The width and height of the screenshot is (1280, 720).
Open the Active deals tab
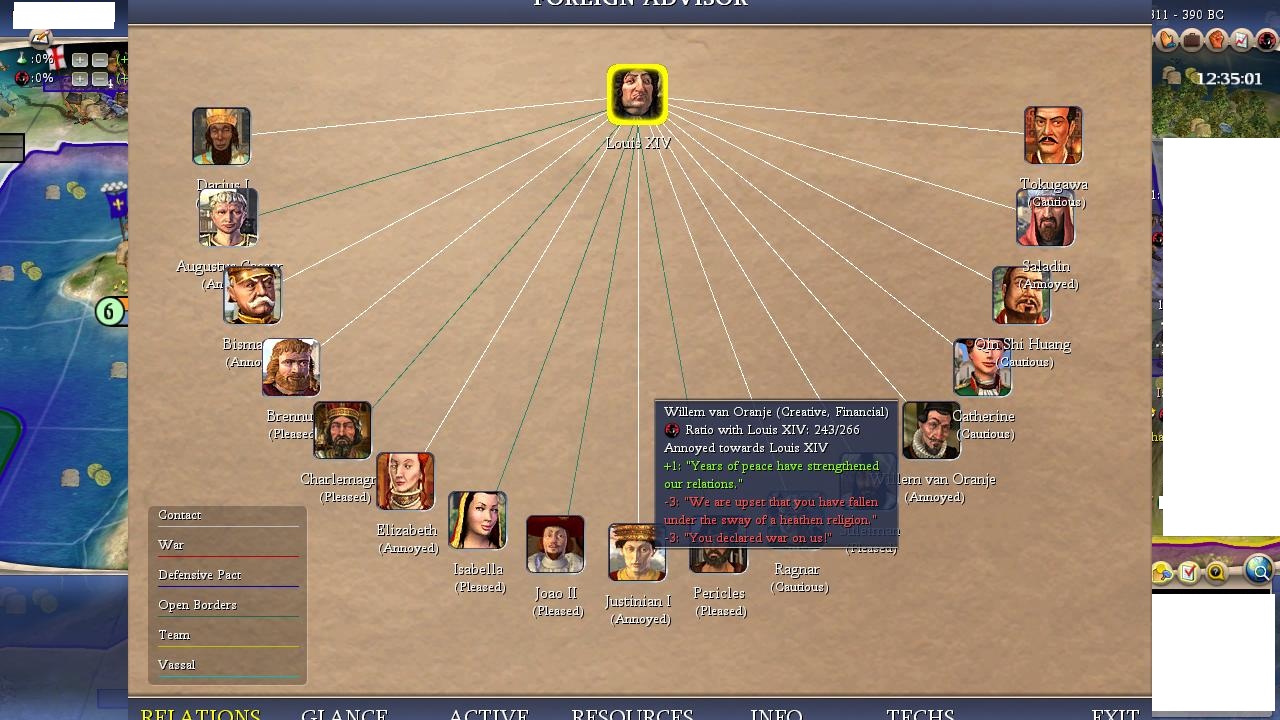[x=488, y=713]
